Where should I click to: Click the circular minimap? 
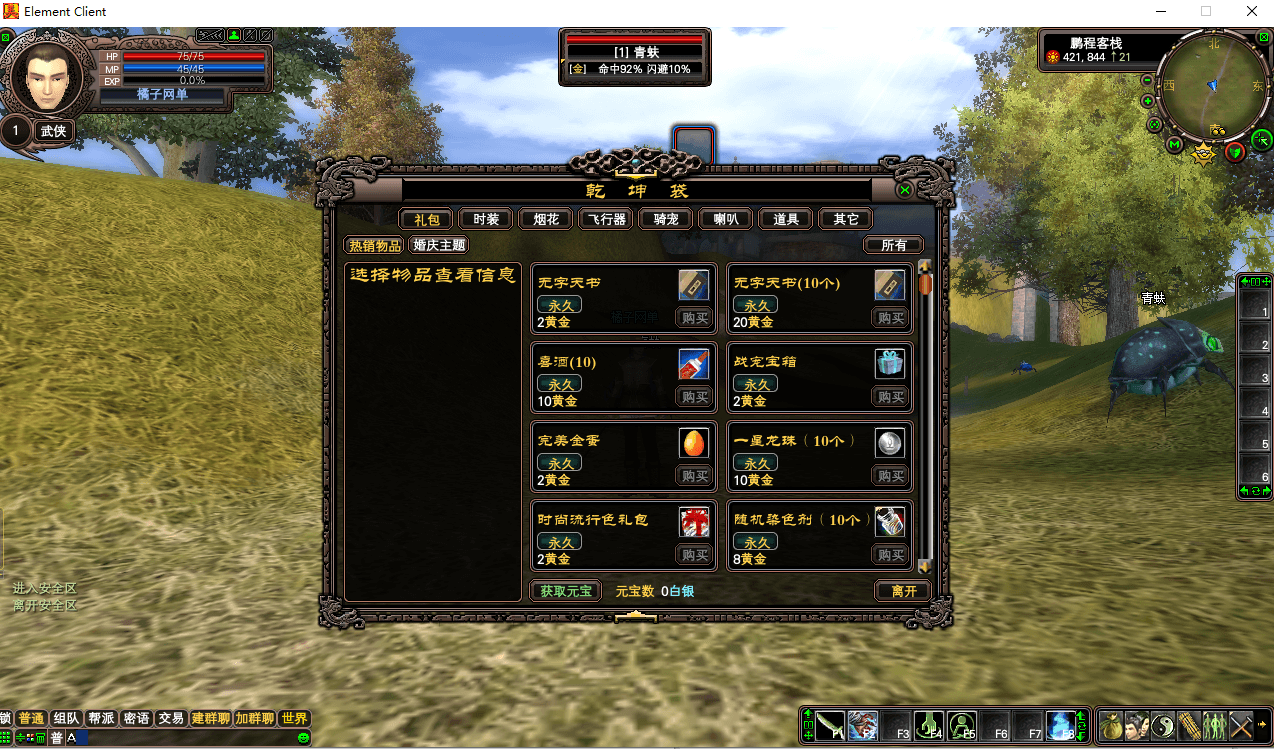coord(1213,85)
